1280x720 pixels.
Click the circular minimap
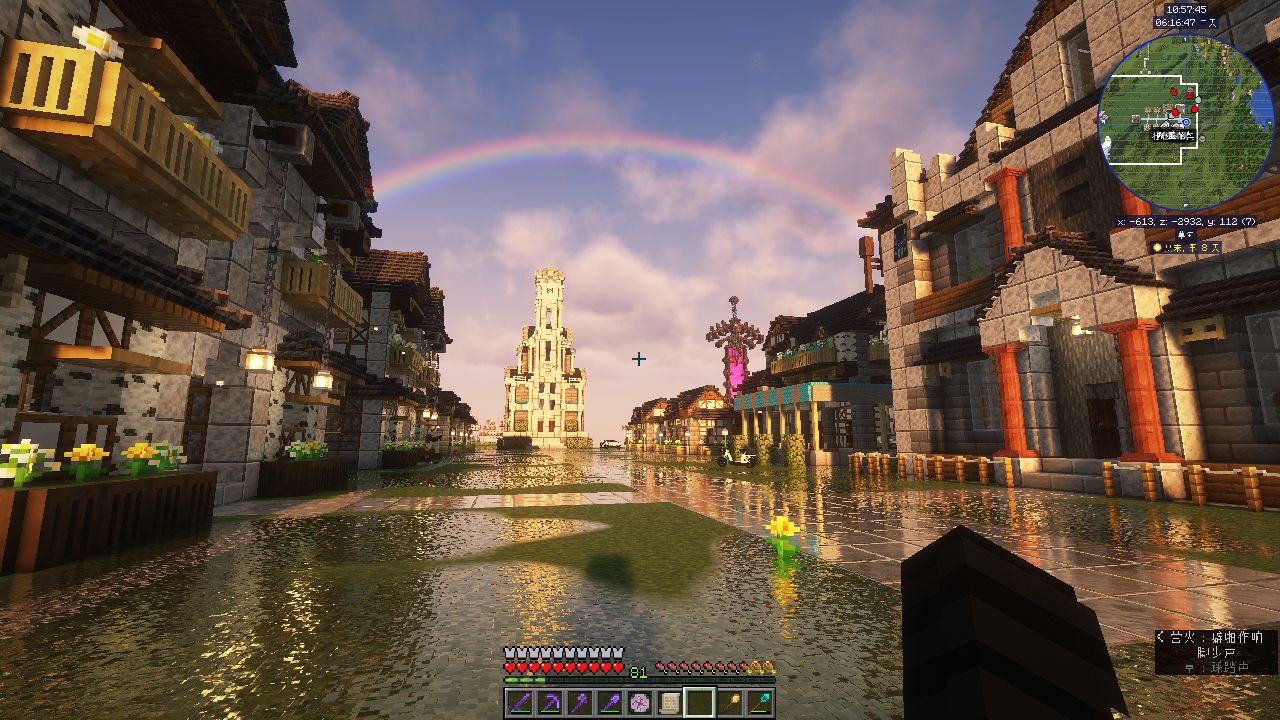click(1172, 121)
